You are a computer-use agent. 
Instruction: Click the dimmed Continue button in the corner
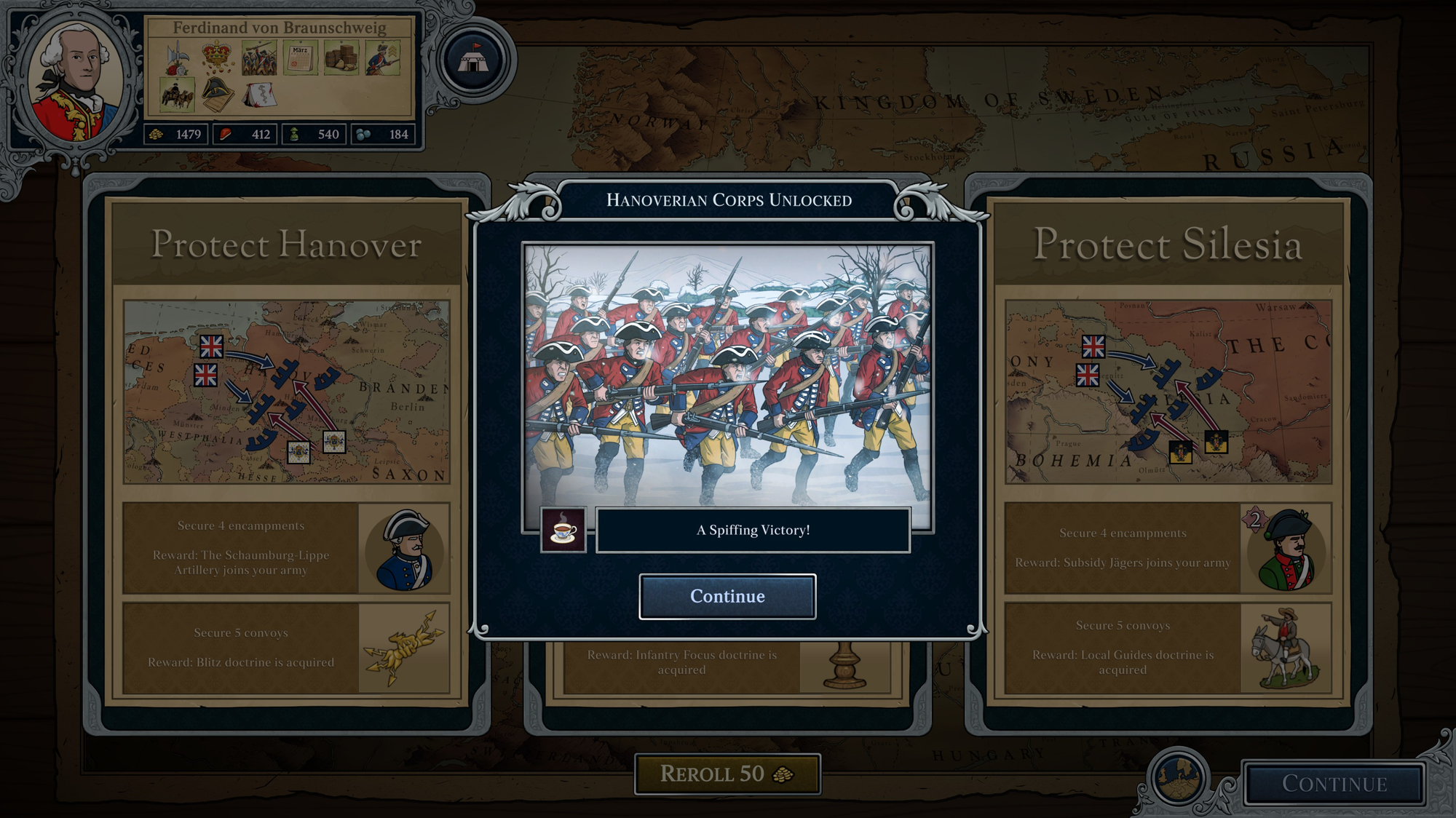1334,784
